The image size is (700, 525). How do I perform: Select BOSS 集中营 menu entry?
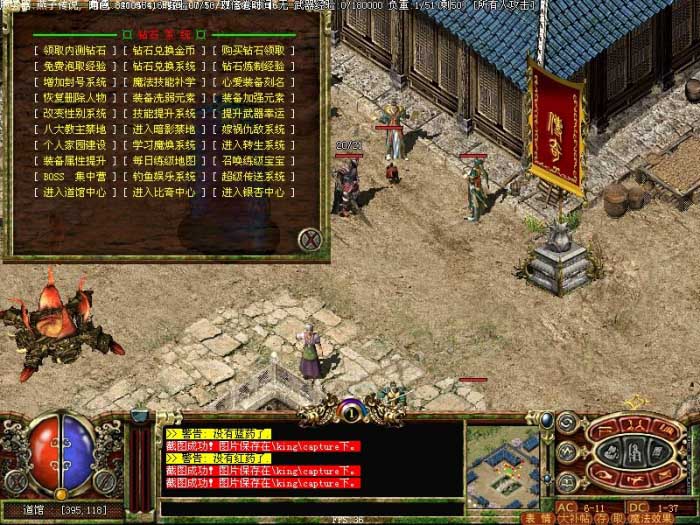pos(74,177)
